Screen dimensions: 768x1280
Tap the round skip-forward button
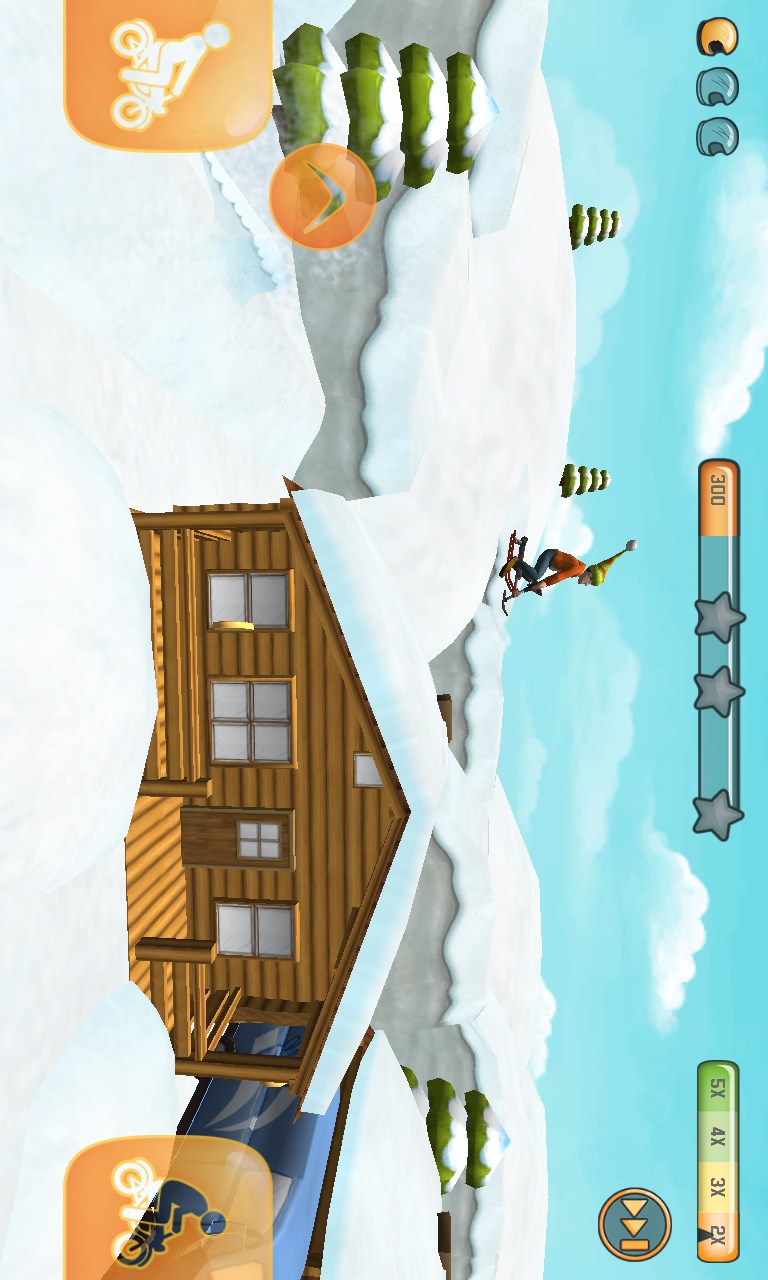[x=634, y=1223]
